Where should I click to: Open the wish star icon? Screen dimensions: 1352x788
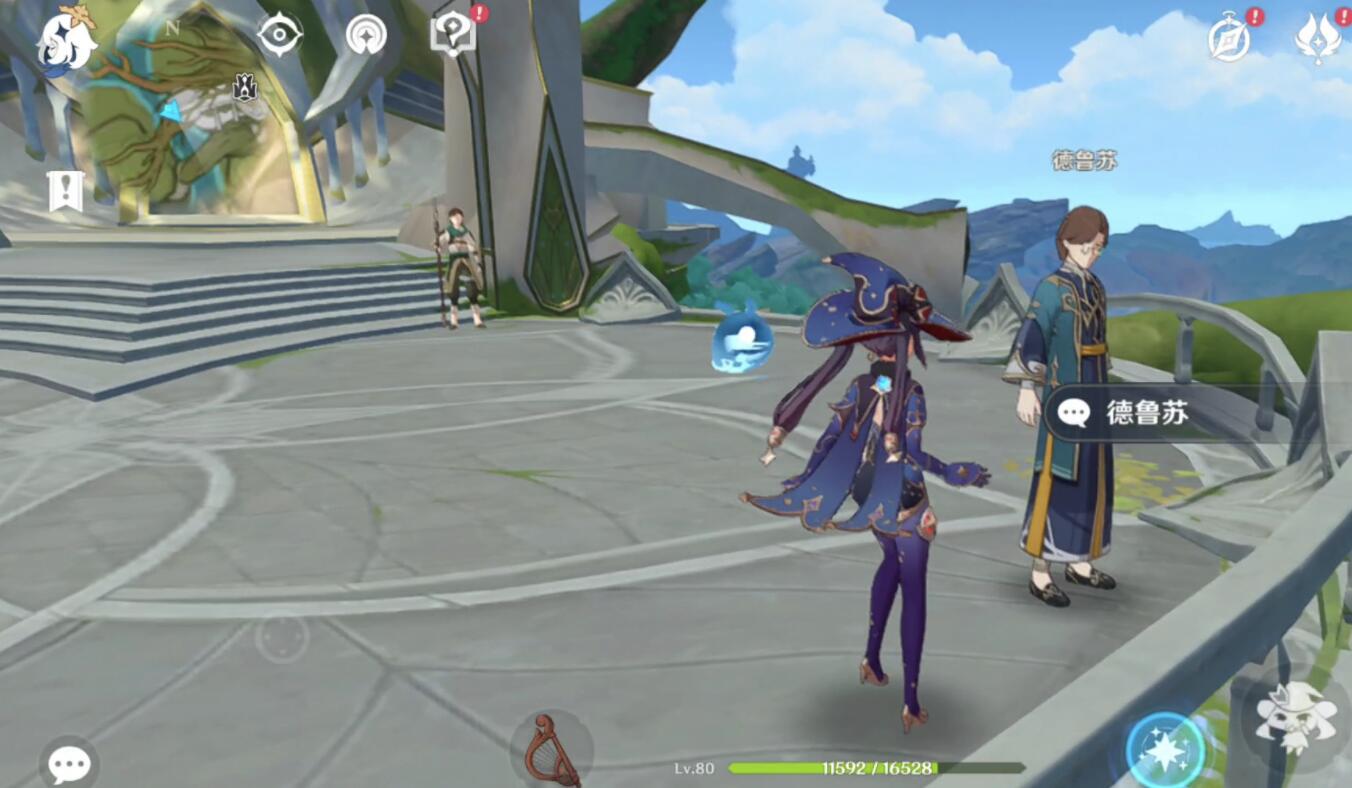pyautogui.click(x=366, y=36)
